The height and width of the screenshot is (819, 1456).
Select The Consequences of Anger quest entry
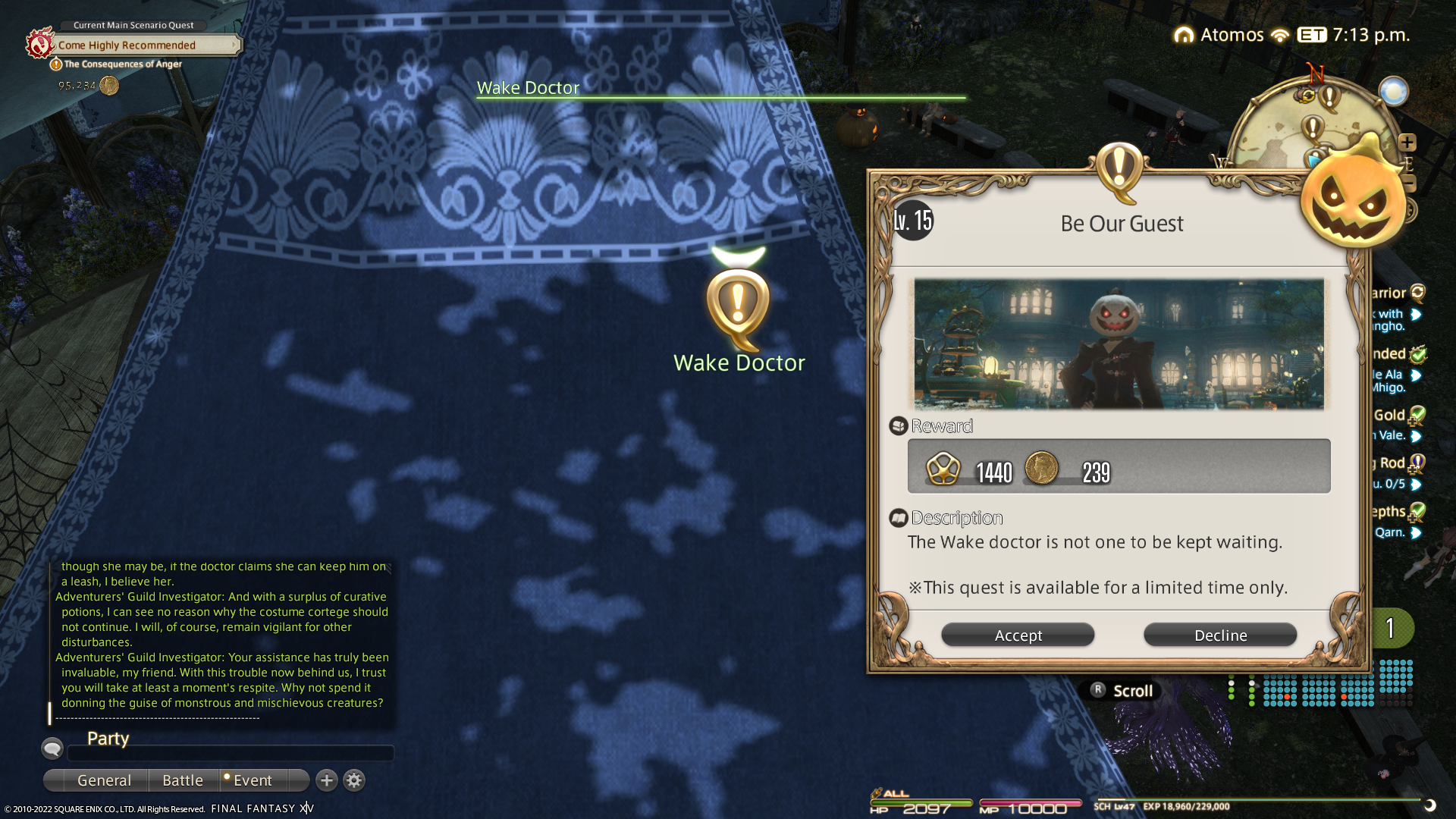123,64
